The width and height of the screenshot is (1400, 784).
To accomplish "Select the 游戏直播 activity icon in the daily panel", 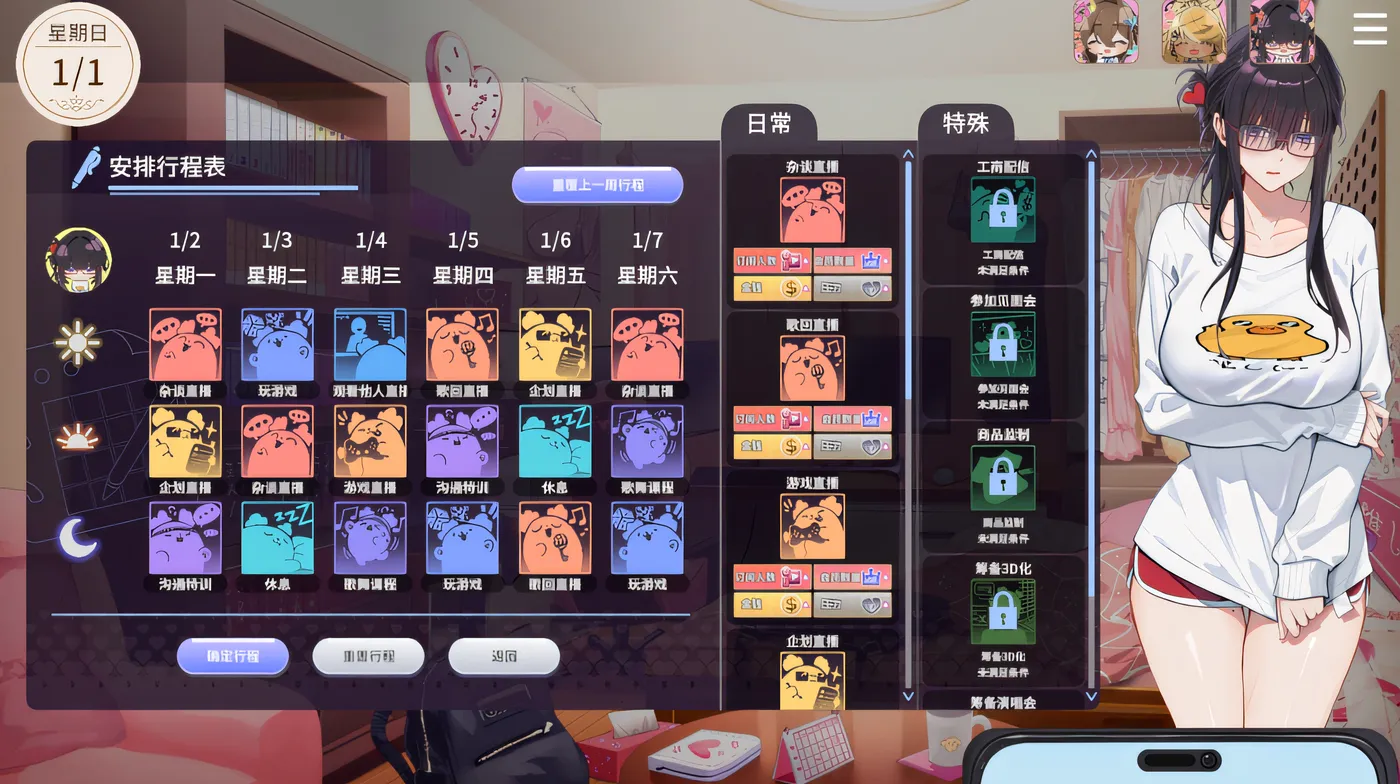I will pyautogui.click(x=812, y=527).
